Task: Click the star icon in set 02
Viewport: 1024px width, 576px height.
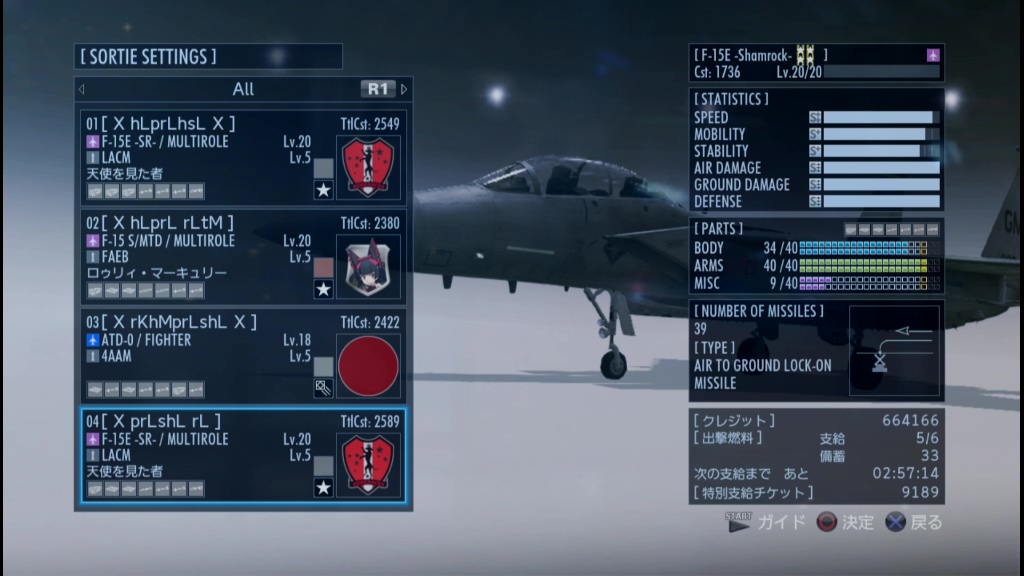Action: pyautogui.click(x=323, y=290)
